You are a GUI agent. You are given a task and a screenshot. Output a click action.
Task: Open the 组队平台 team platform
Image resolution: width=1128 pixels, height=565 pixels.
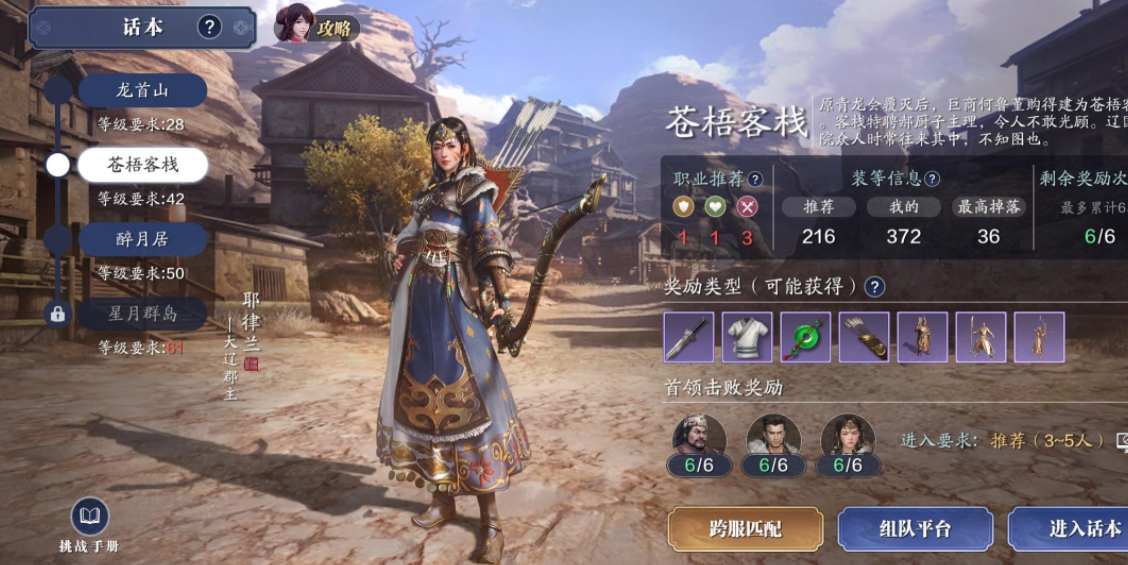coord(915,529)
